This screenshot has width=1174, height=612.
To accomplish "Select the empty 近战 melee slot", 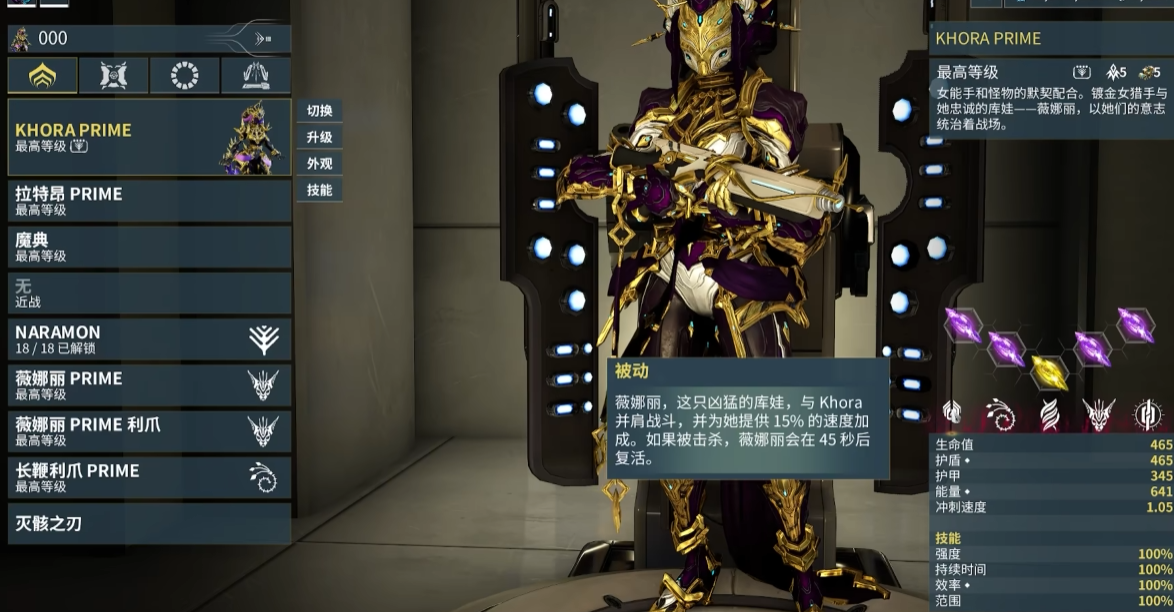I will (x=150, y=293).
